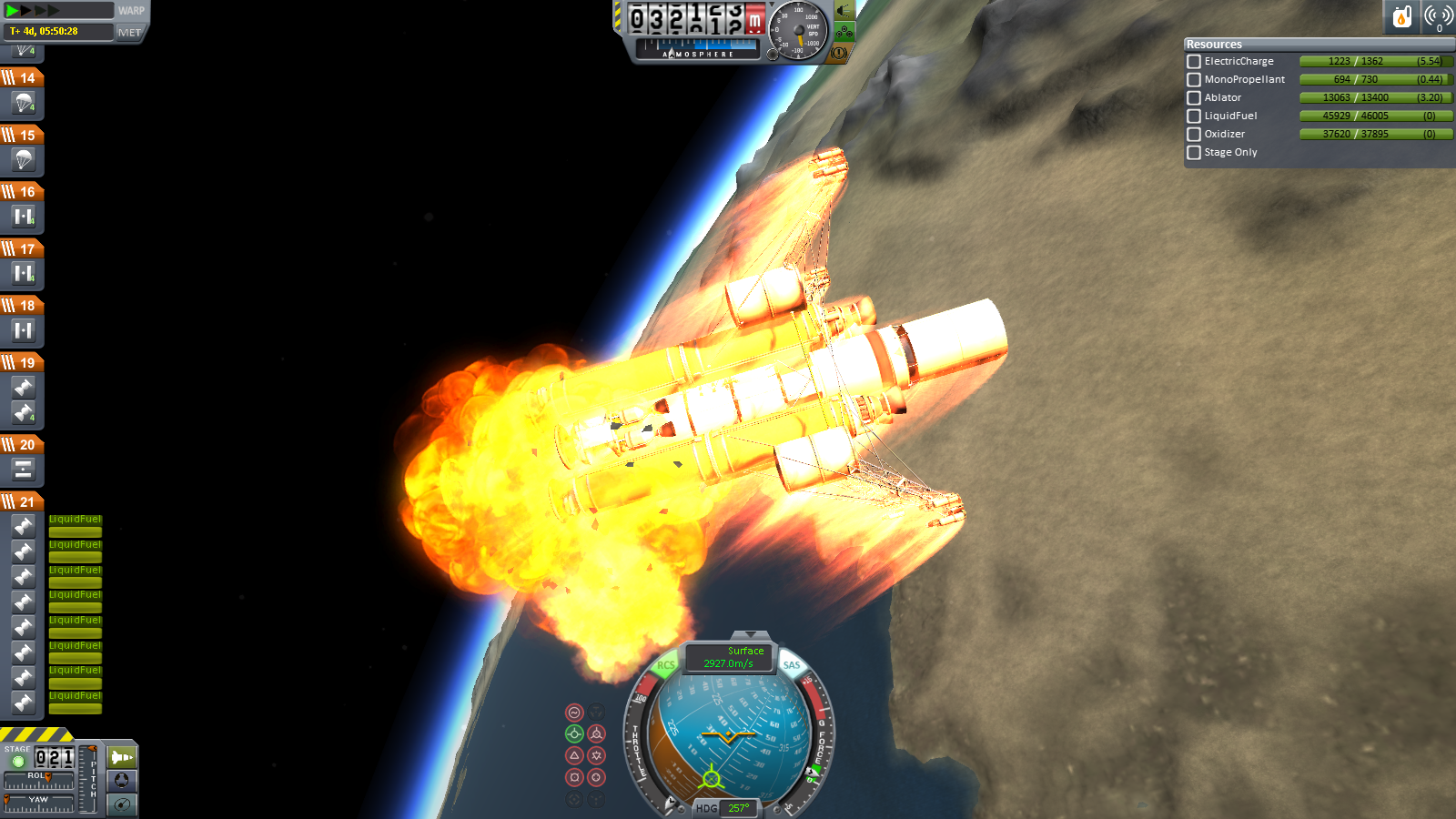This screenshot has width=1456, height=819.
Task: Select the stage 15 parachute icon
Action: coord(24,159)
